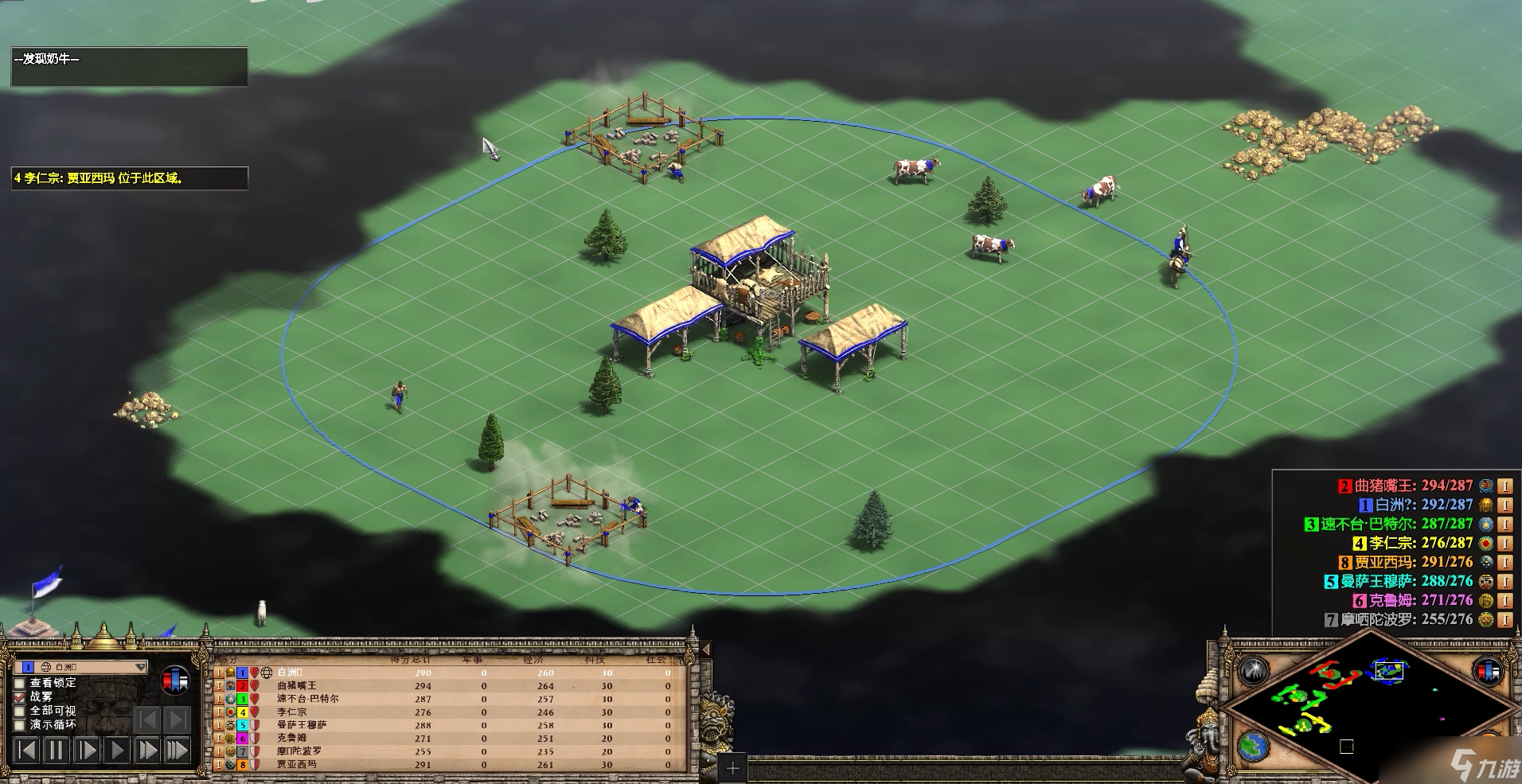
Task: Set the replay to fast forward speed
Action: [x=147, y=750]
